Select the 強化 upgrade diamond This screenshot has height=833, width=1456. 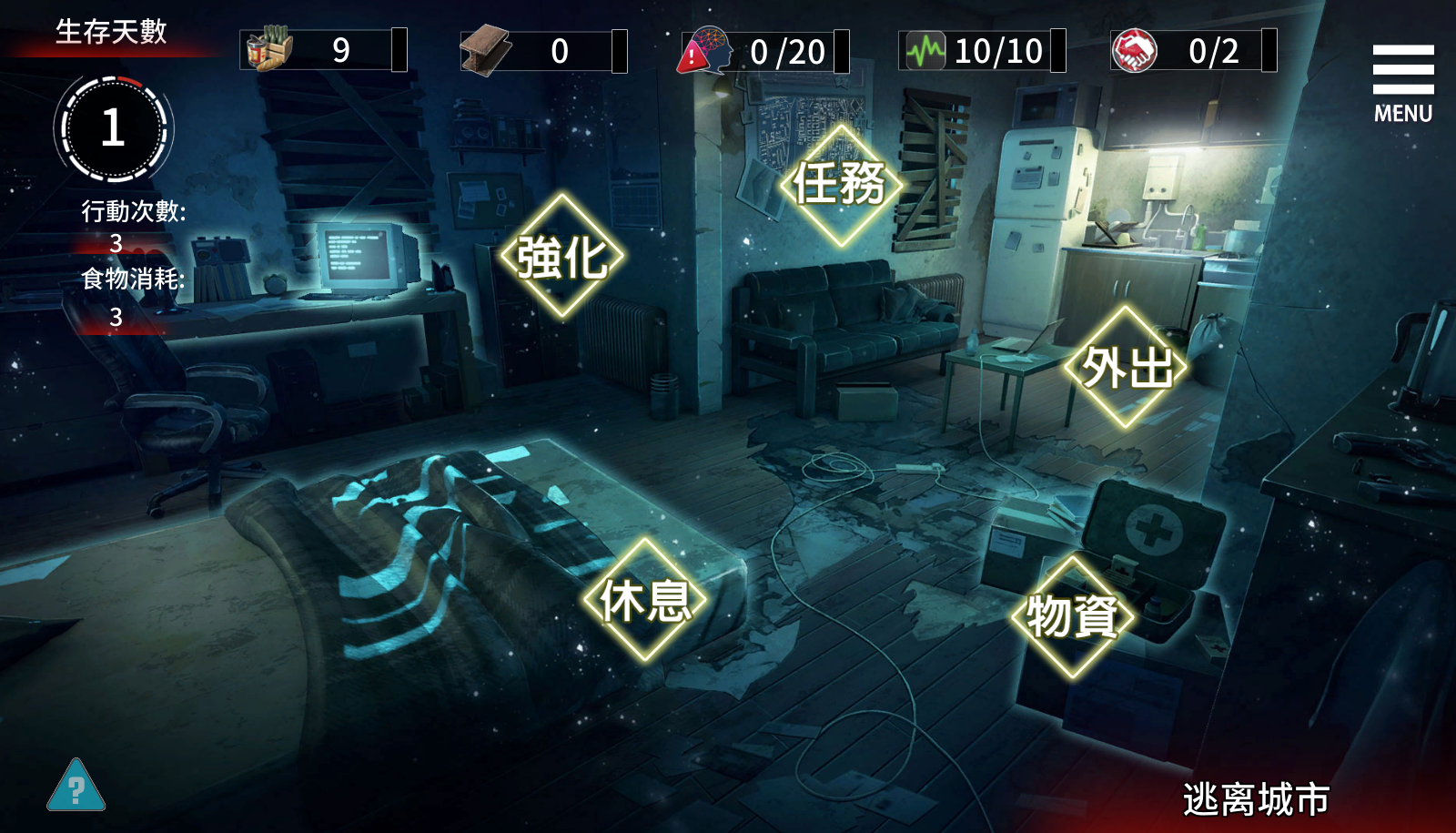(562, 256)
